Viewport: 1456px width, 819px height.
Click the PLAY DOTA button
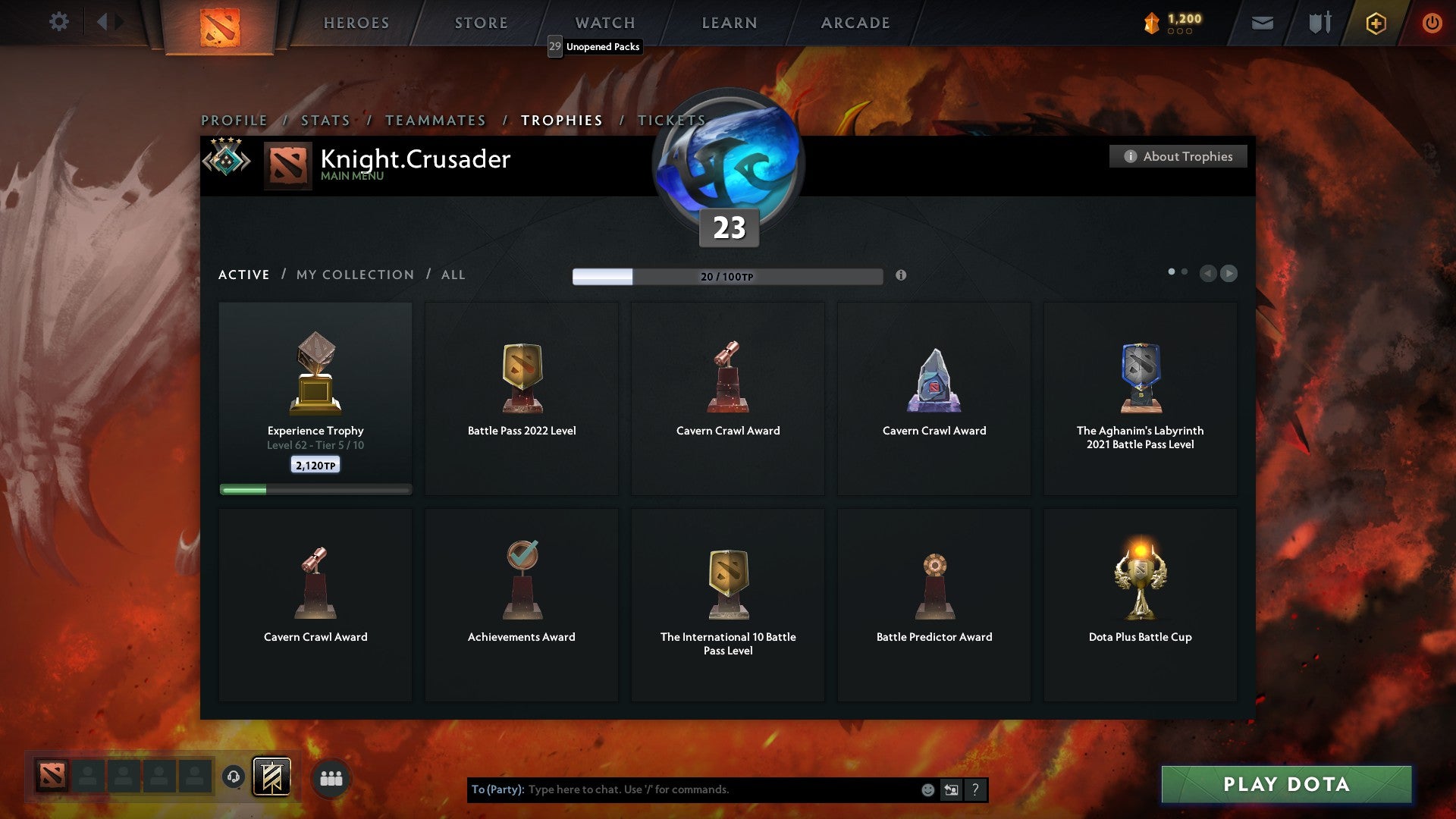(x=1285, y=784)
